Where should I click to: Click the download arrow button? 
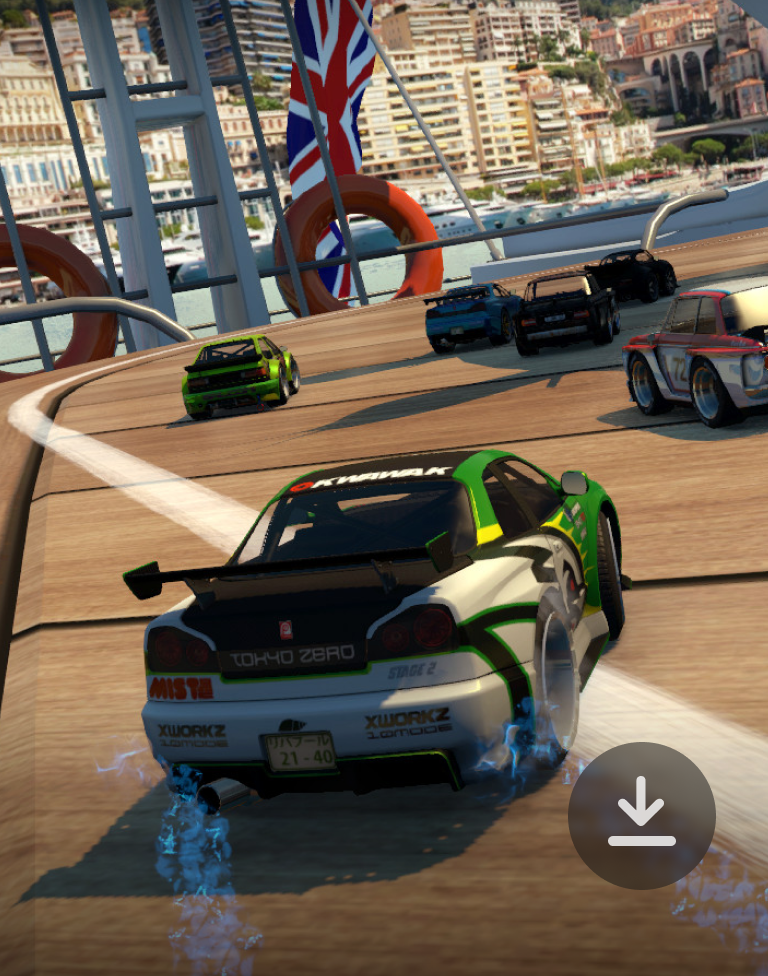641,815
